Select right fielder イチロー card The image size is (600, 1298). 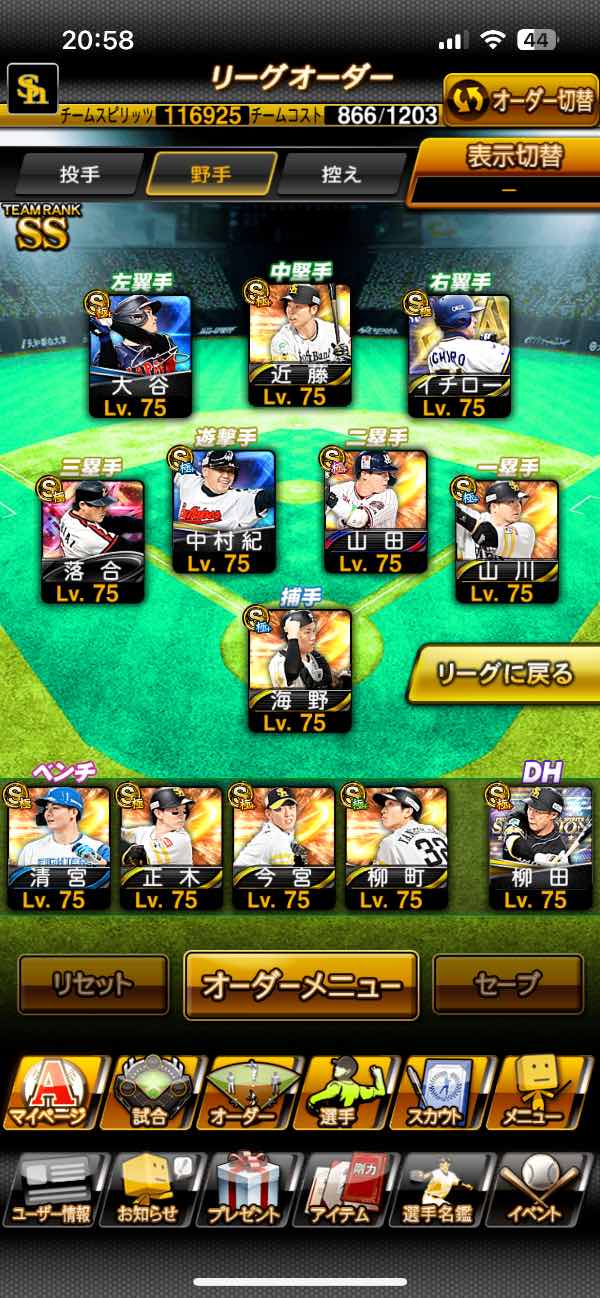pos(460,356)
